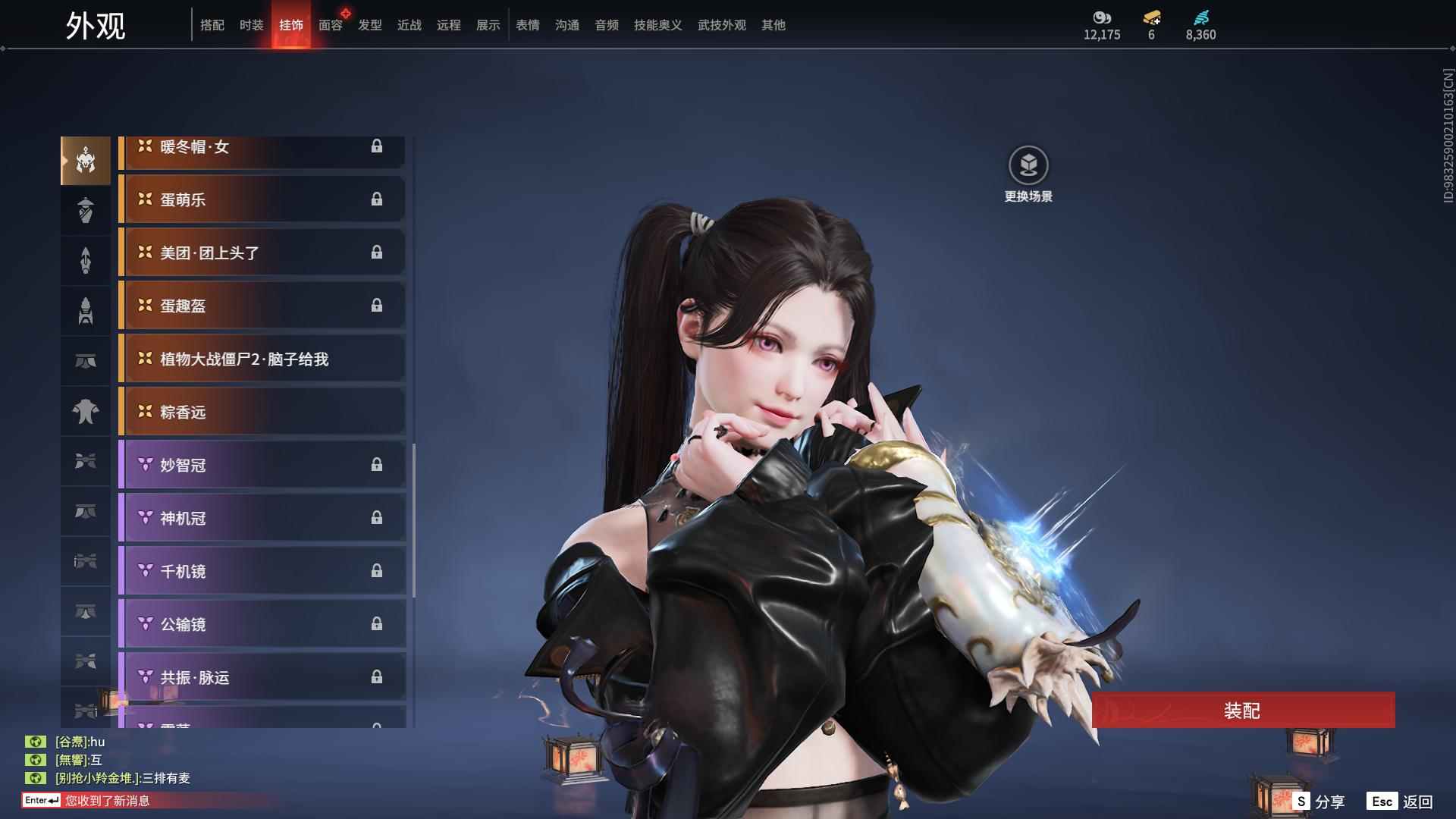Image resolution: width=1456 pixels, height=819 pixels.
Task: Switch to the 时装 tab
Action: tap(251, 25)
